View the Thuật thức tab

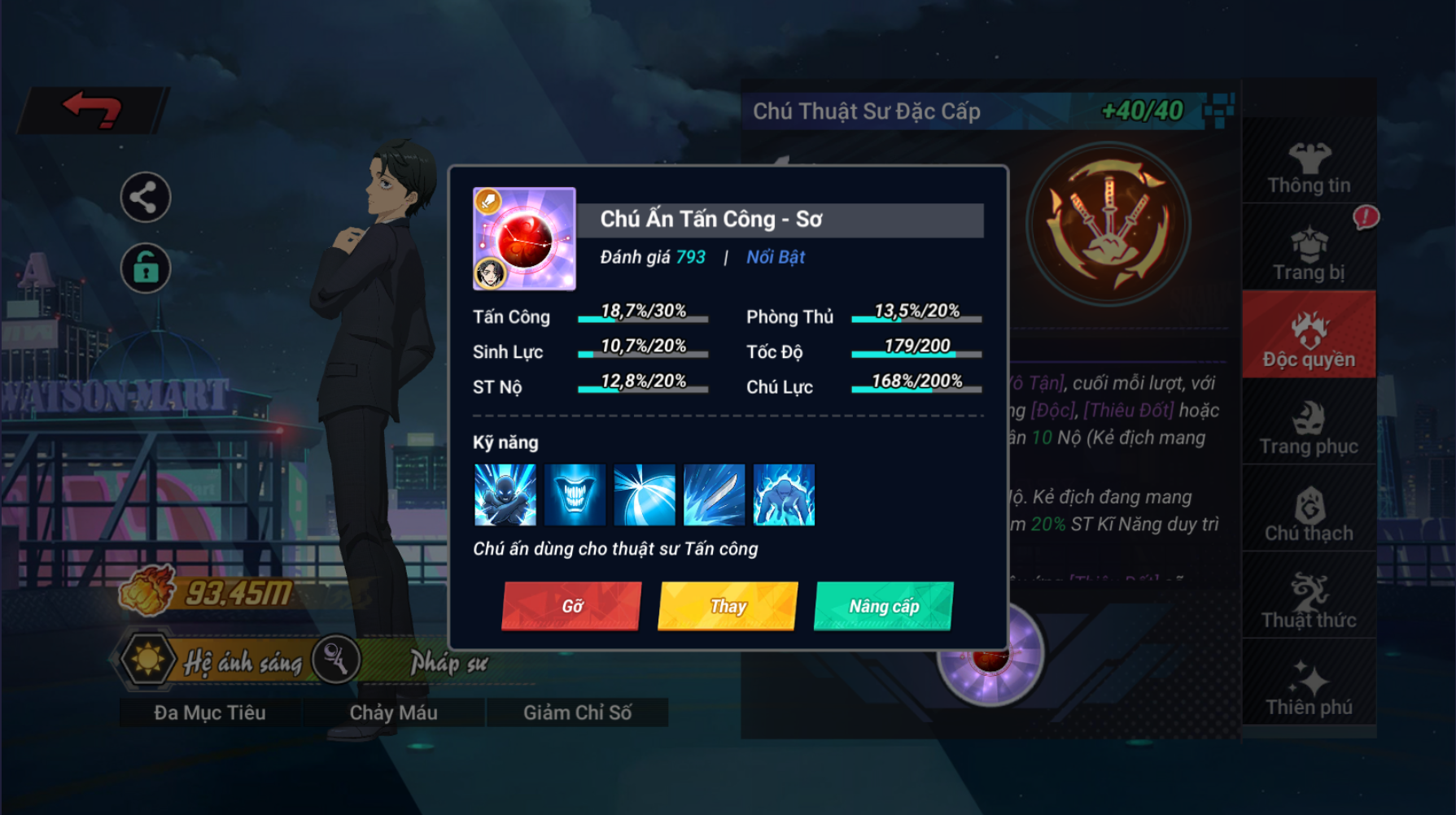pos(1309,602)
